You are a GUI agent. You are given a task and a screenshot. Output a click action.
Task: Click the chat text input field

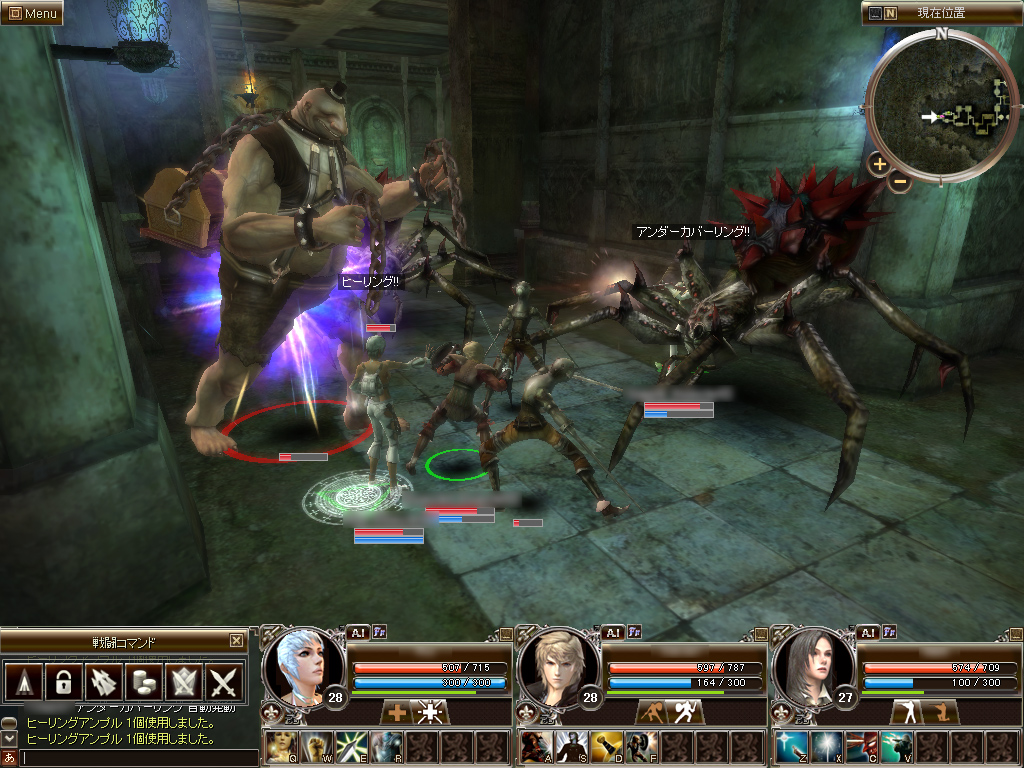[x=135, y=758]
